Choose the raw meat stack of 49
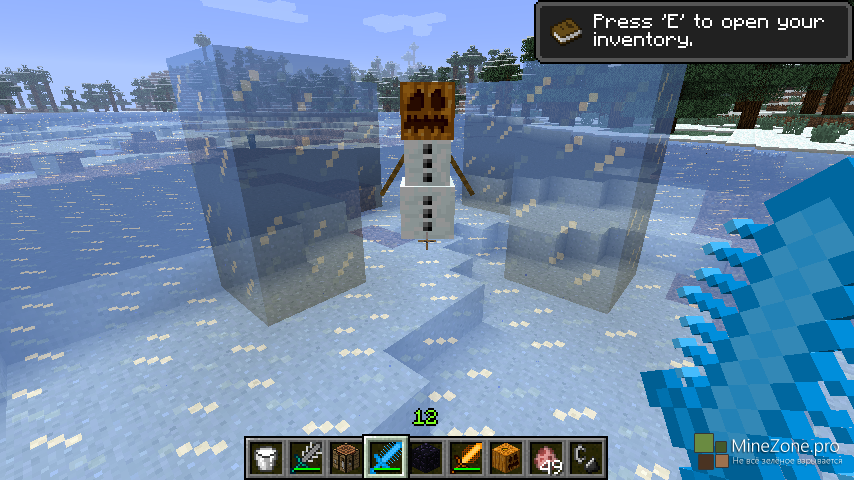Image resolution: width=854 pixels, height=480 pixels. (545, 457)
